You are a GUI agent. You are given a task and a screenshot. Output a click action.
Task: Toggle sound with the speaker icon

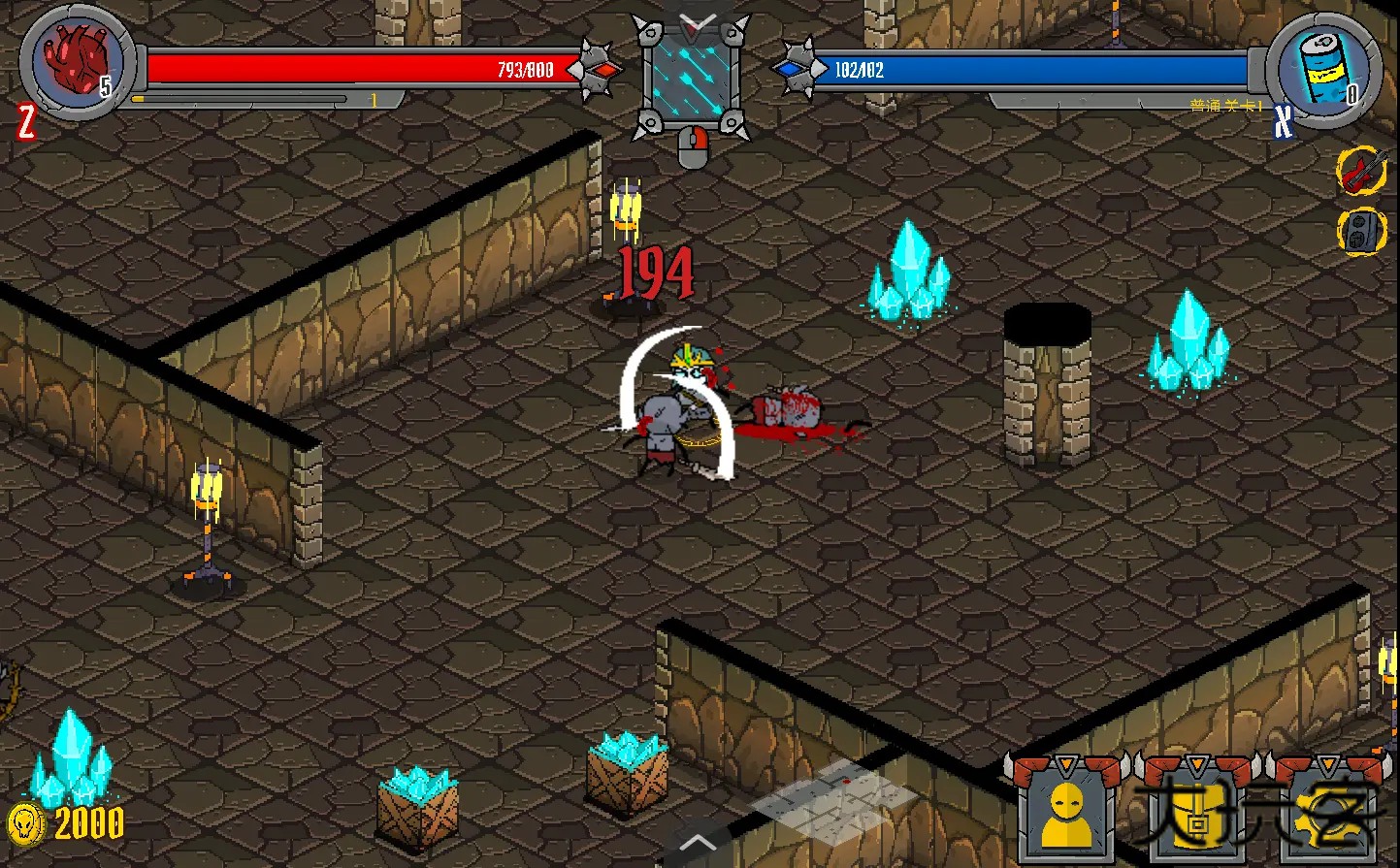[1361, 231]
